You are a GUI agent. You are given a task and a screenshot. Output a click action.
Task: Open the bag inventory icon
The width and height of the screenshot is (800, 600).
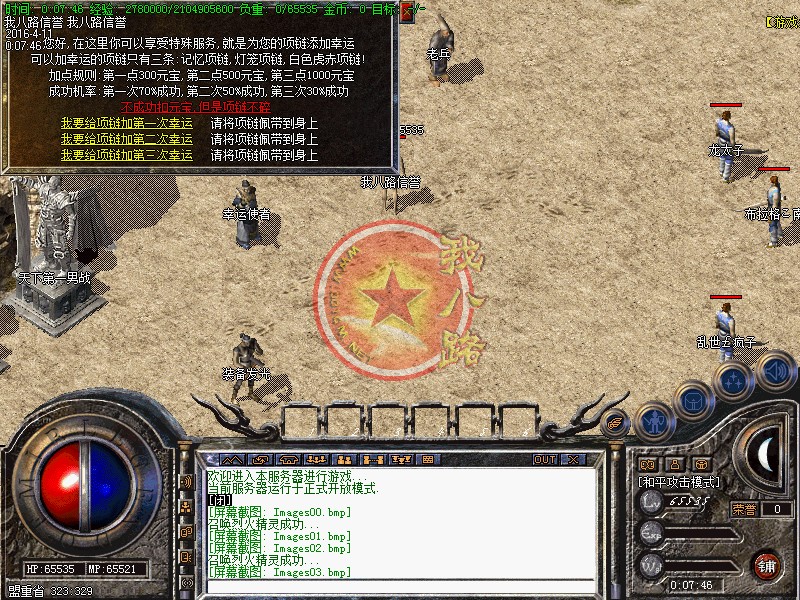click(692, 401)
